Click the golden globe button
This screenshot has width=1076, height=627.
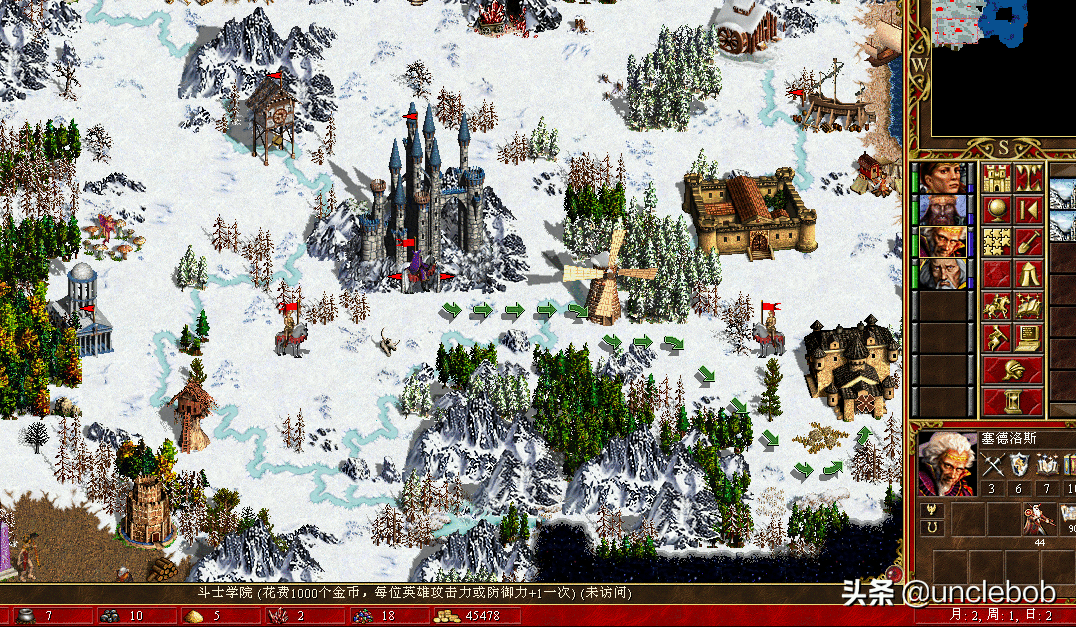pos(996,210)
